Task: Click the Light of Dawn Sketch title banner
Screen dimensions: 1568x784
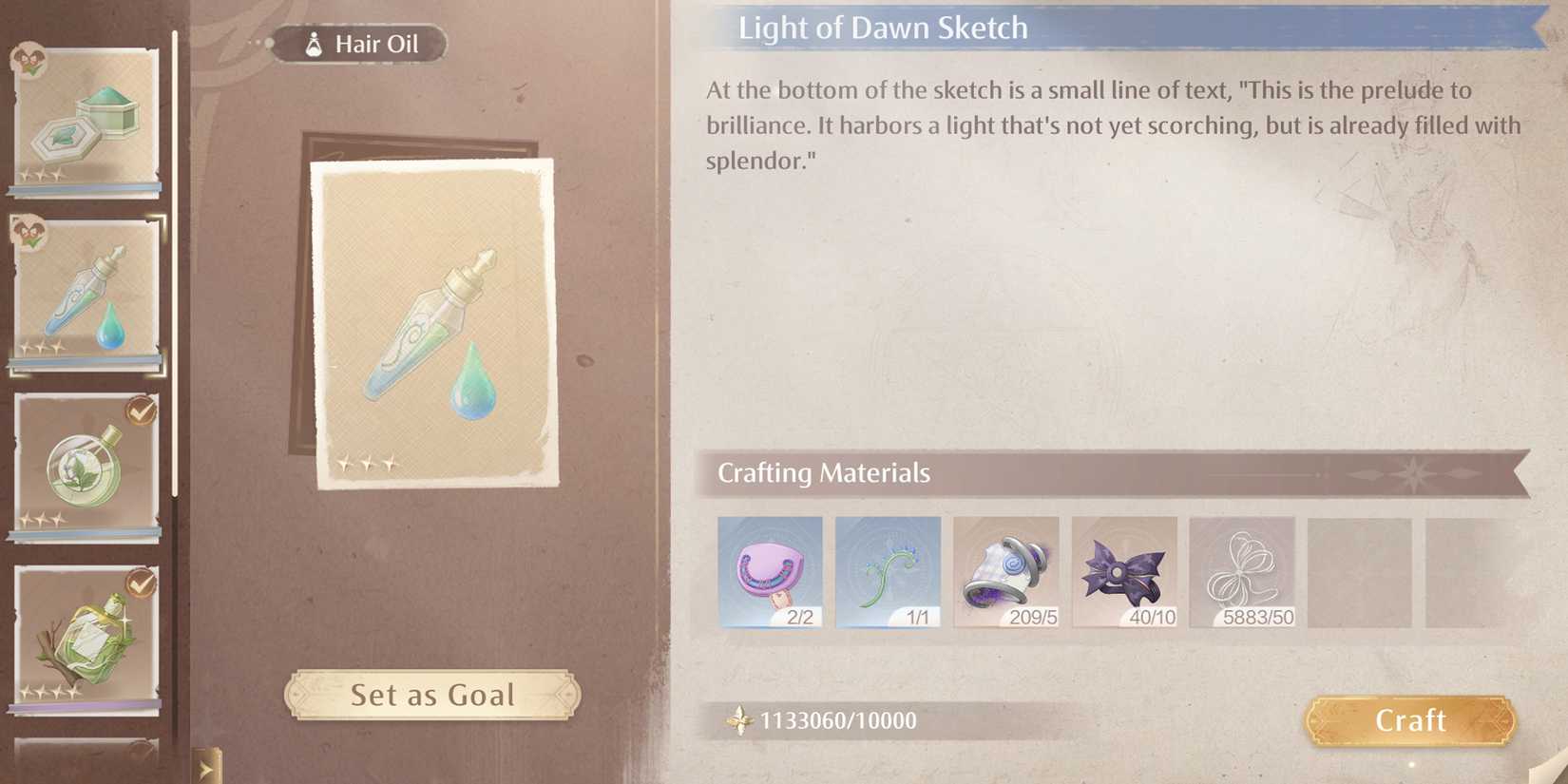Action: tap(883, 28)
